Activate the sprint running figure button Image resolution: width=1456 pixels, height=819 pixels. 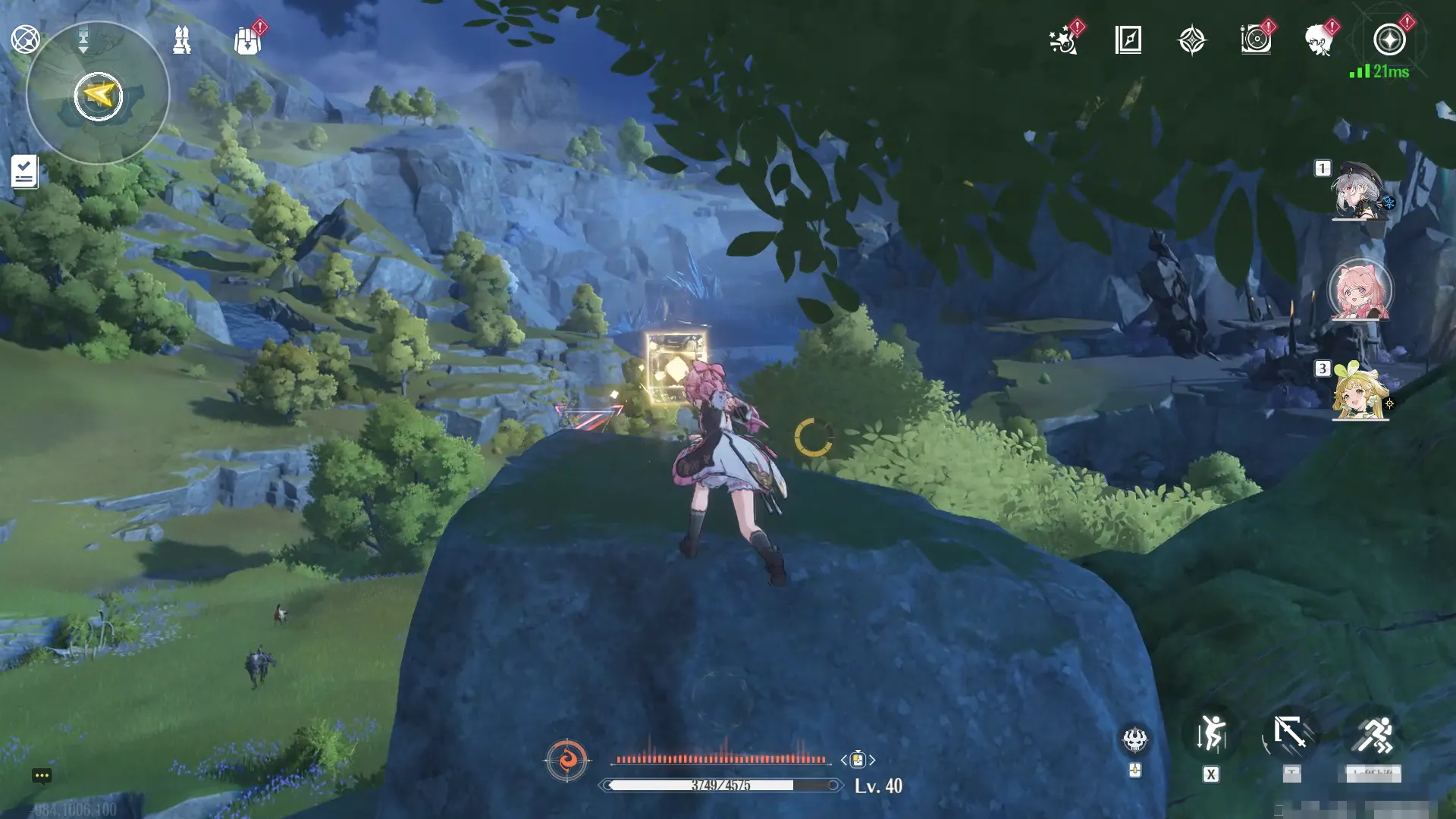point(1373,734)
